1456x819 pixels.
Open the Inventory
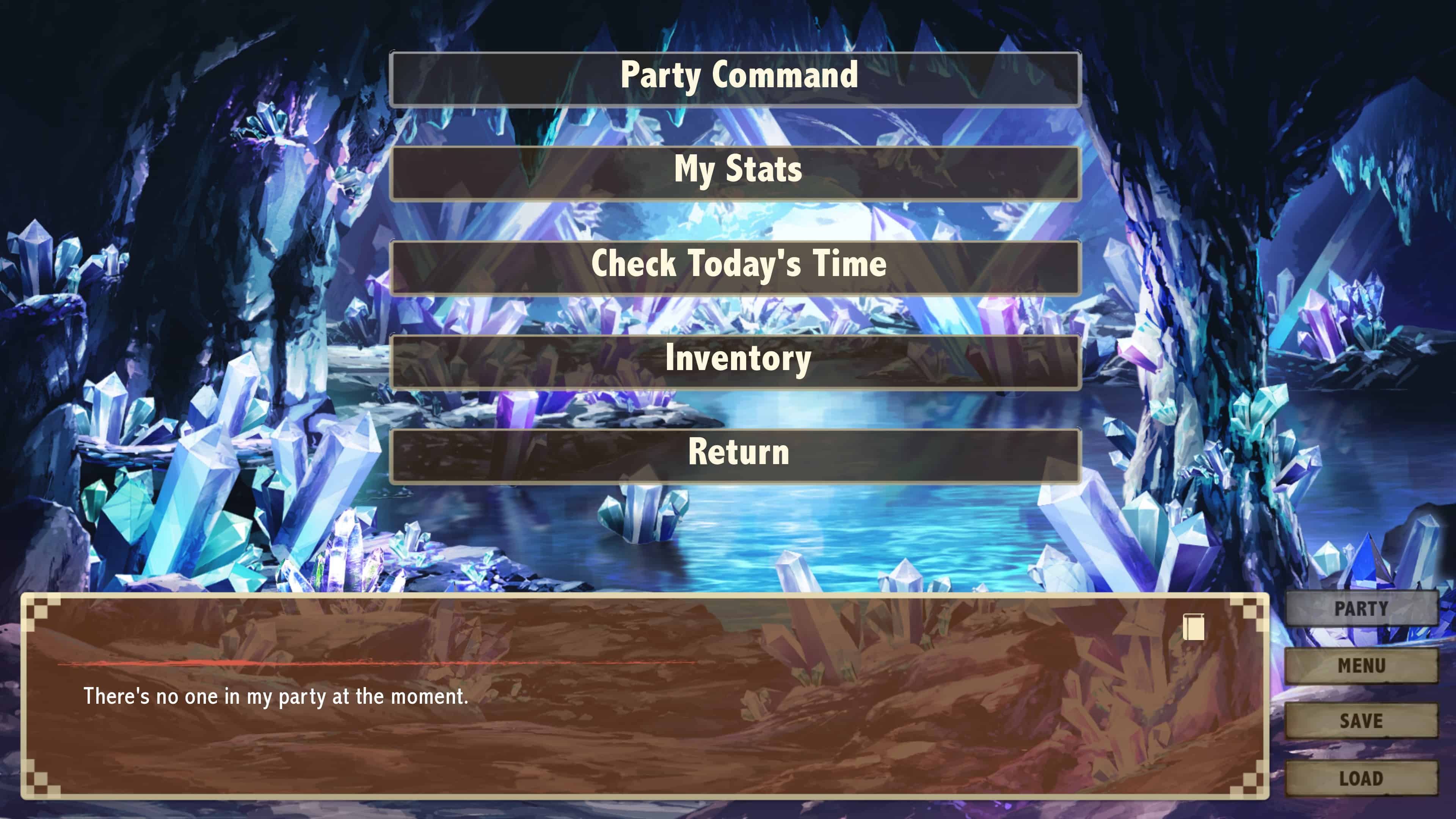pos(735,361)
